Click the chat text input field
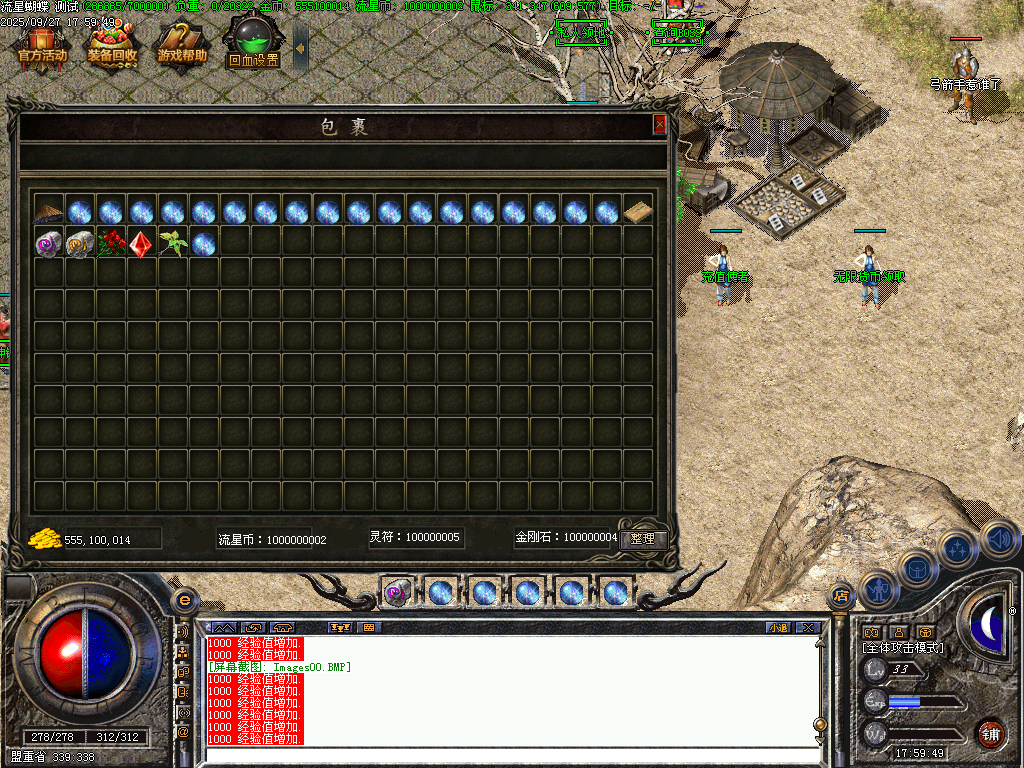 pyautogui.click(x=510, y=756)
